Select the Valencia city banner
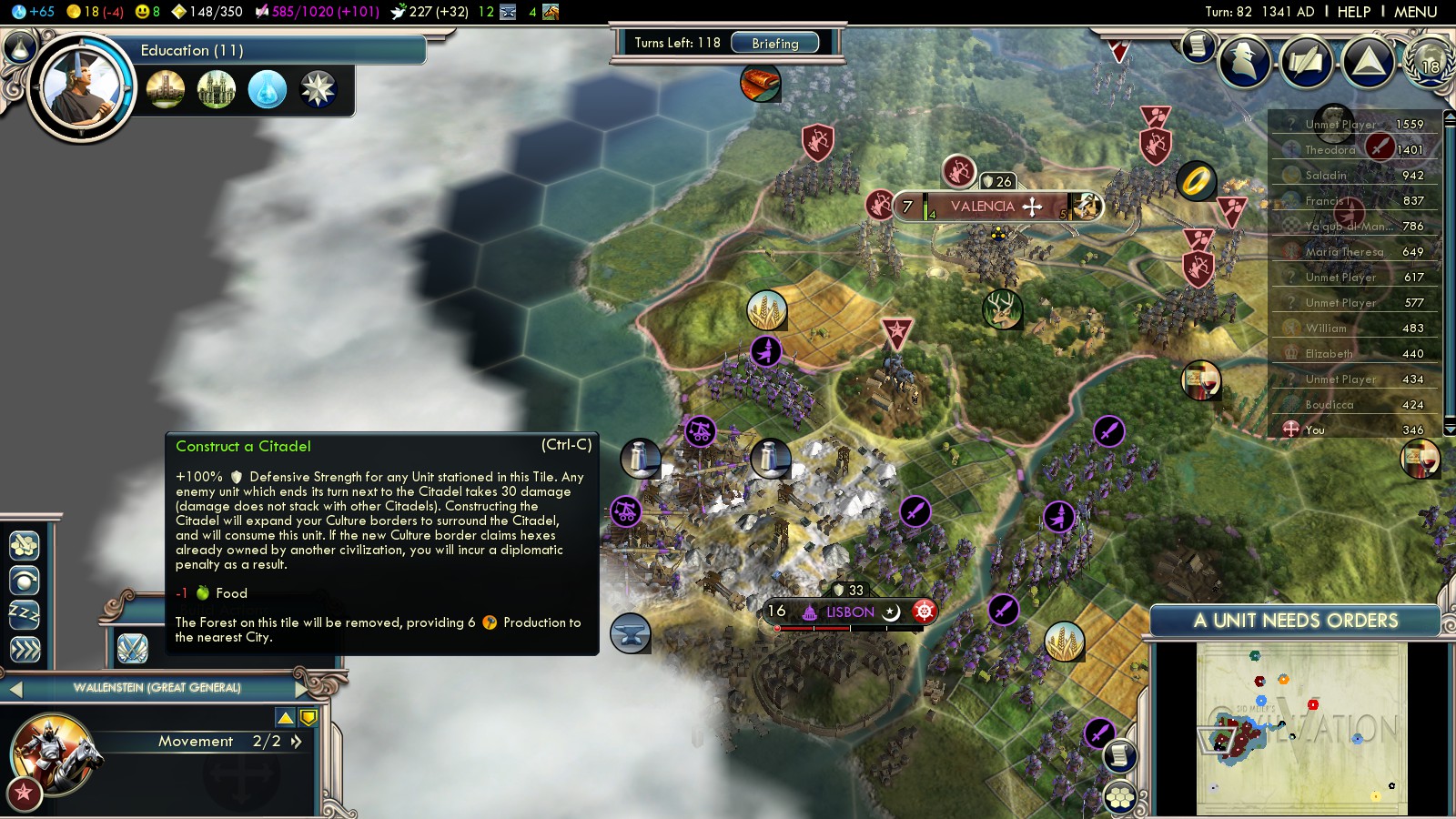The width and height of the screenshot is (1456, 819). [983, 207]
